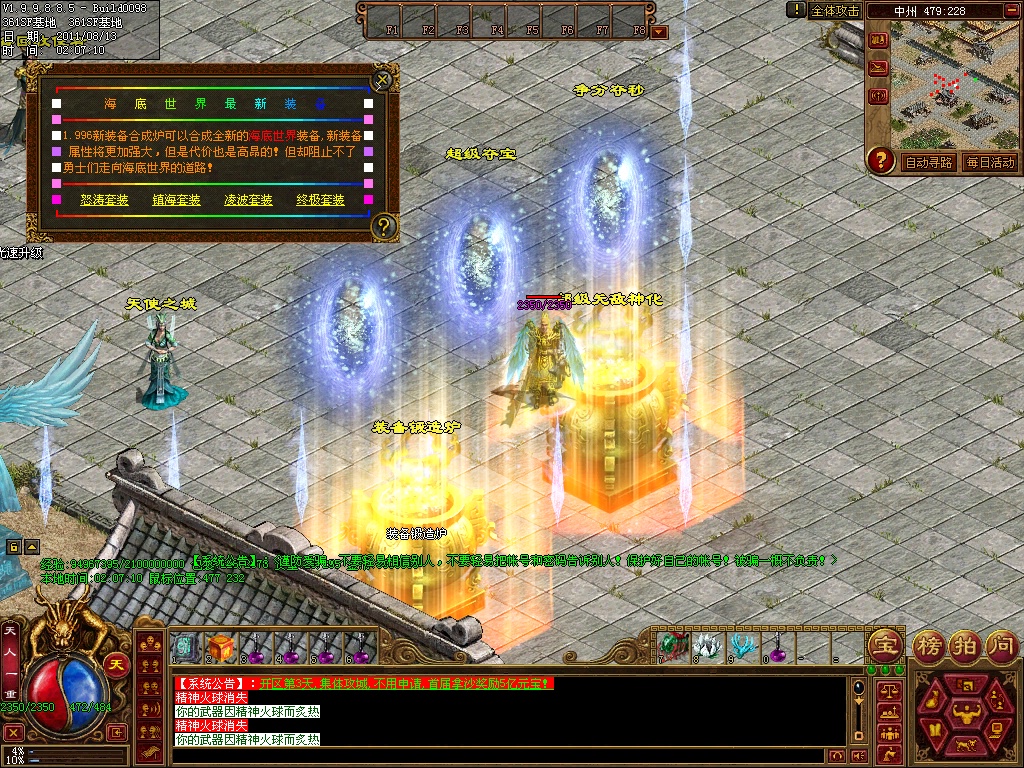1024x768 pixels.
Task: Open the 问 help button
Action: (x=1000, y=645)
